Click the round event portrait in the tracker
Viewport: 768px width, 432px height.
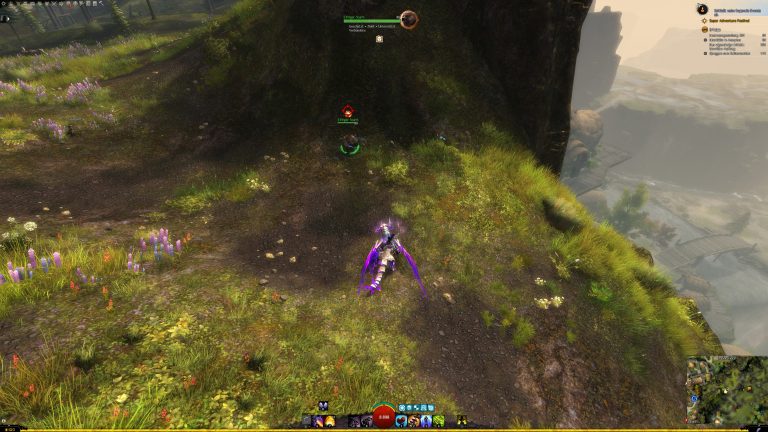pos(703,8)
